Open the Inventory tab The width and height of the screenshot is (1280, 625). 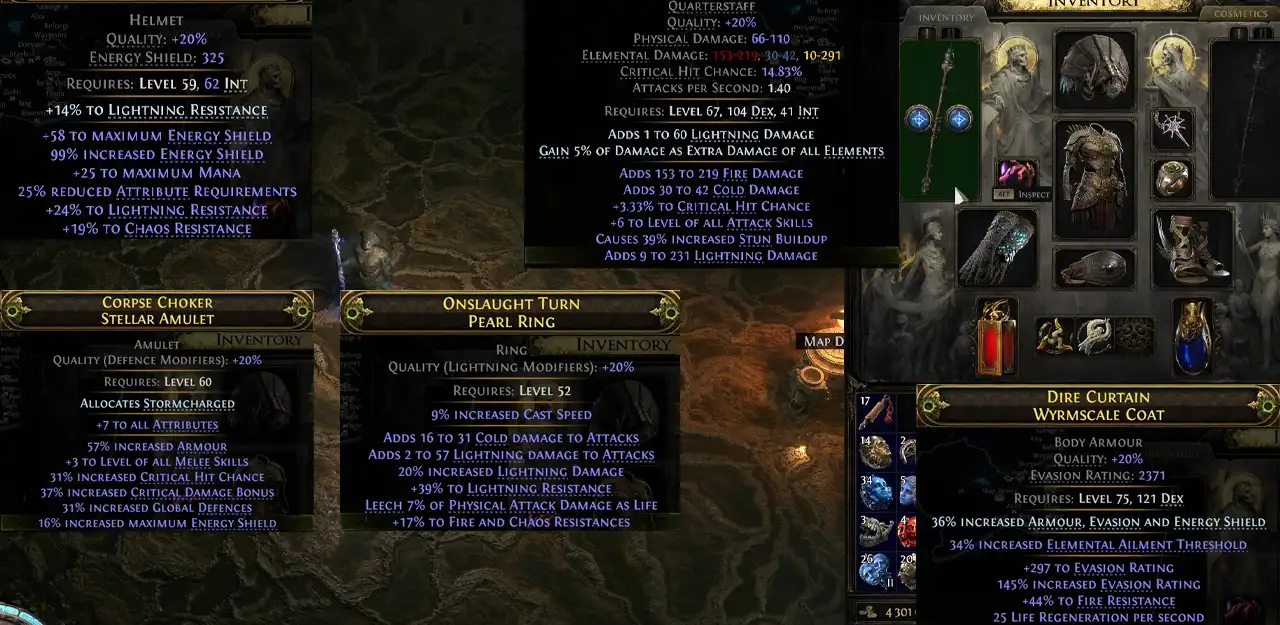click(946, 17)
